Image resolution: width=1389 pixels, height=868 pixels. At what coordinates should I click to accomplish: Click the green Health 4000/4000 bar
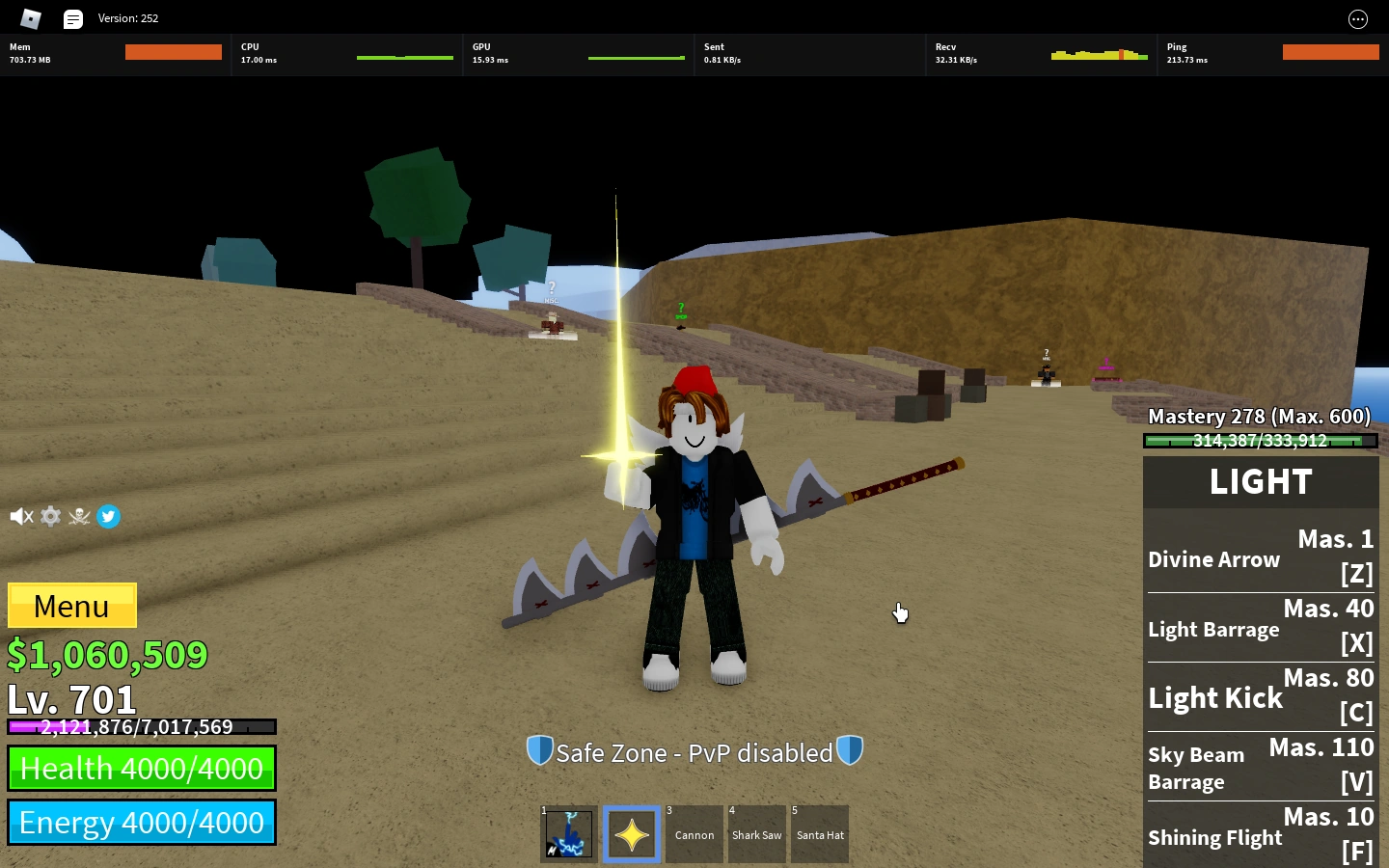[x=141, y=768]
